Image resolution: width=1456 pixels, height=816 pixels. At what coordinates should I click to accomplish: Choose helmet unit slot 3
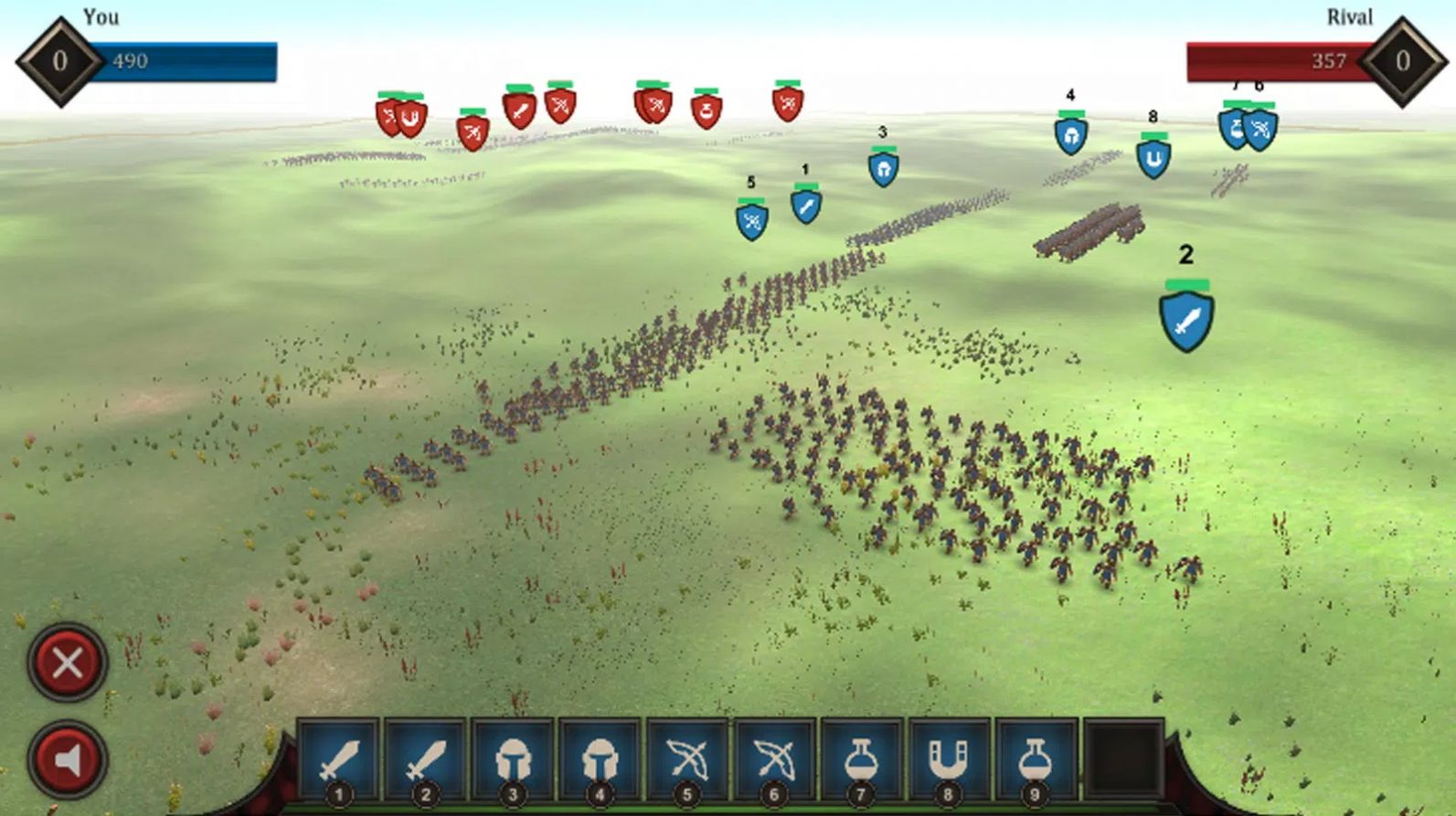512,760
